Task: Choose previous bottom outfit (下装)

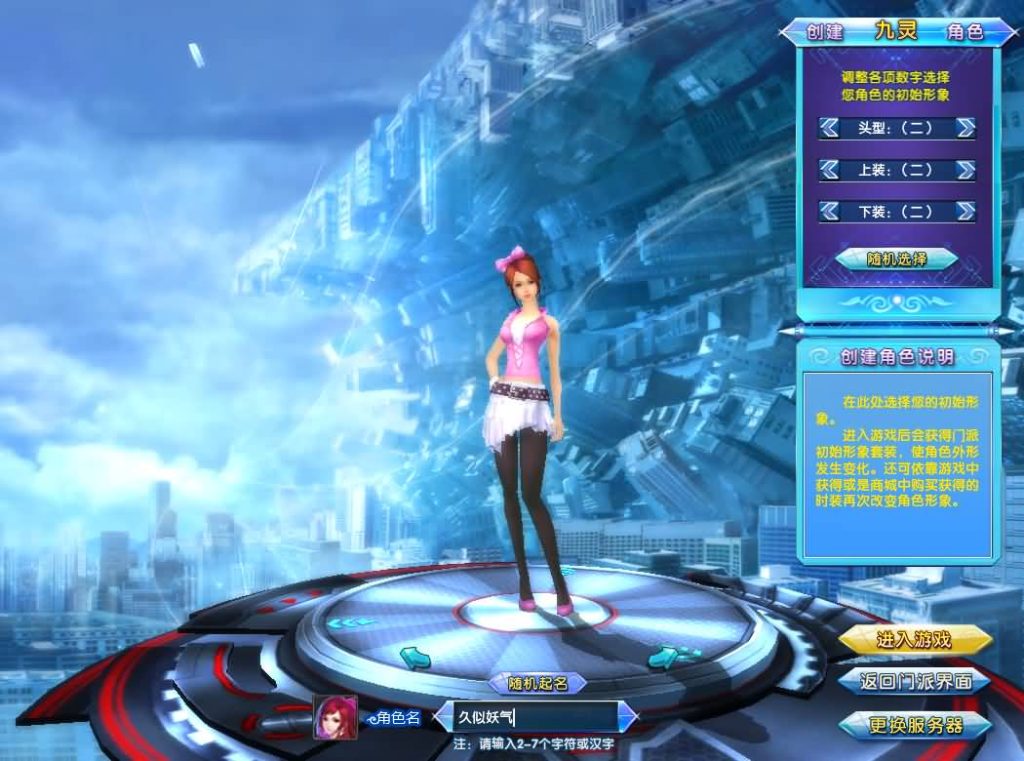Action: point(829,212)
